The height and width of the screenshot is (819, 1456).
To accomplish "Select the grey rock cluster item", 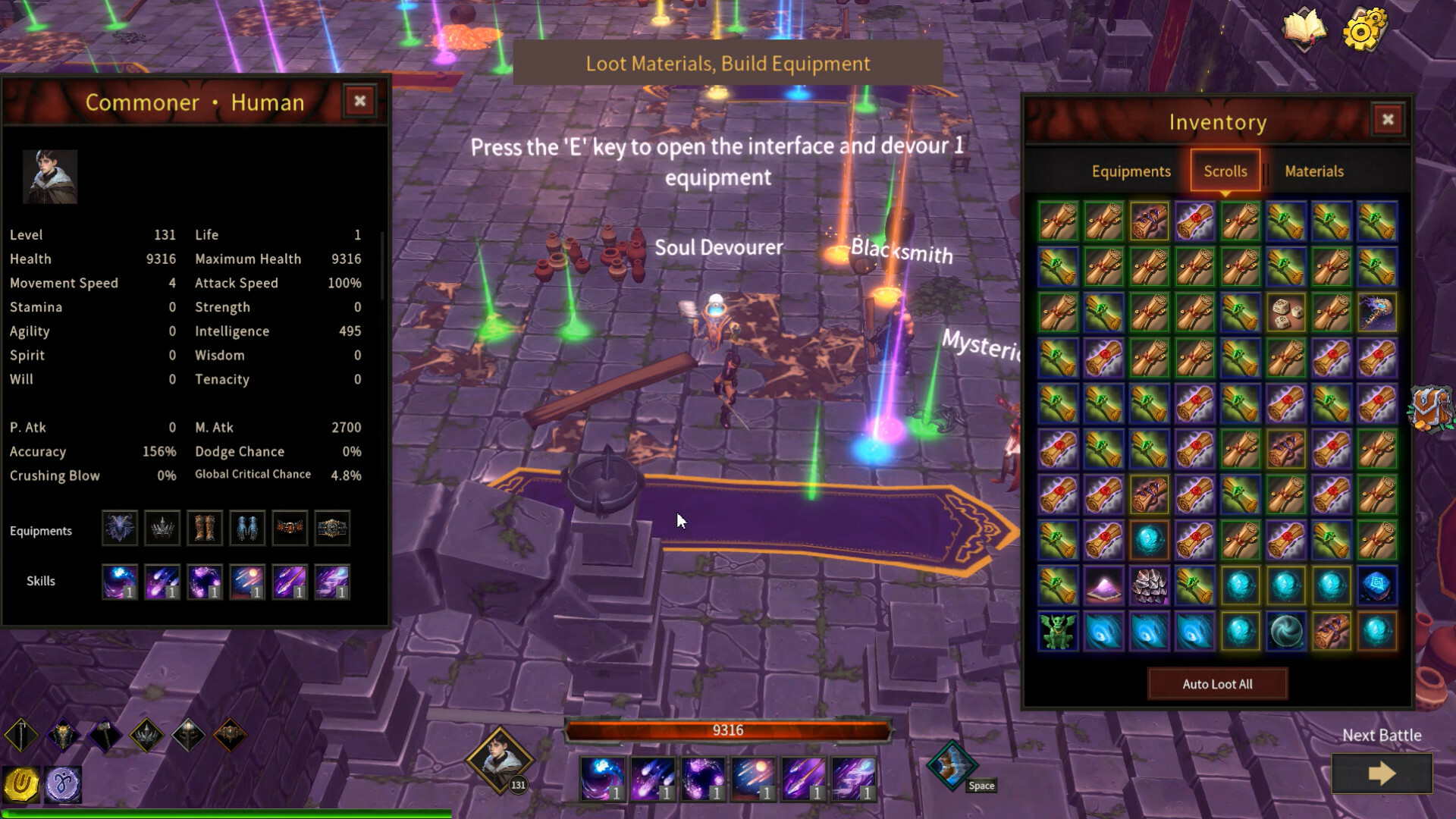I will pos(1149,585).
